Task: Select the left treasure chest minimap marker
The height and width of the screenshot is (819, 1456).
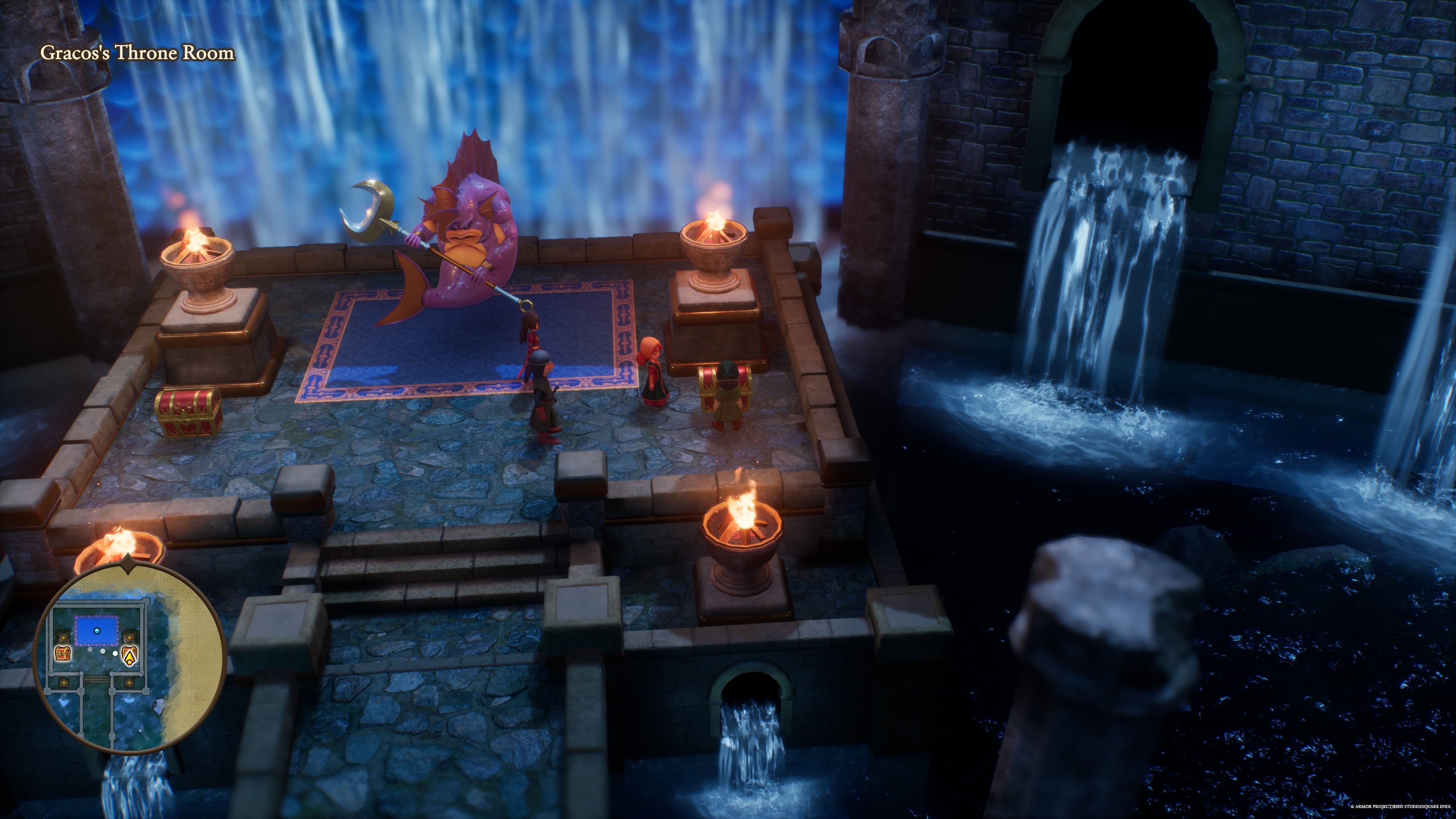Action: (x=63, y=653)
